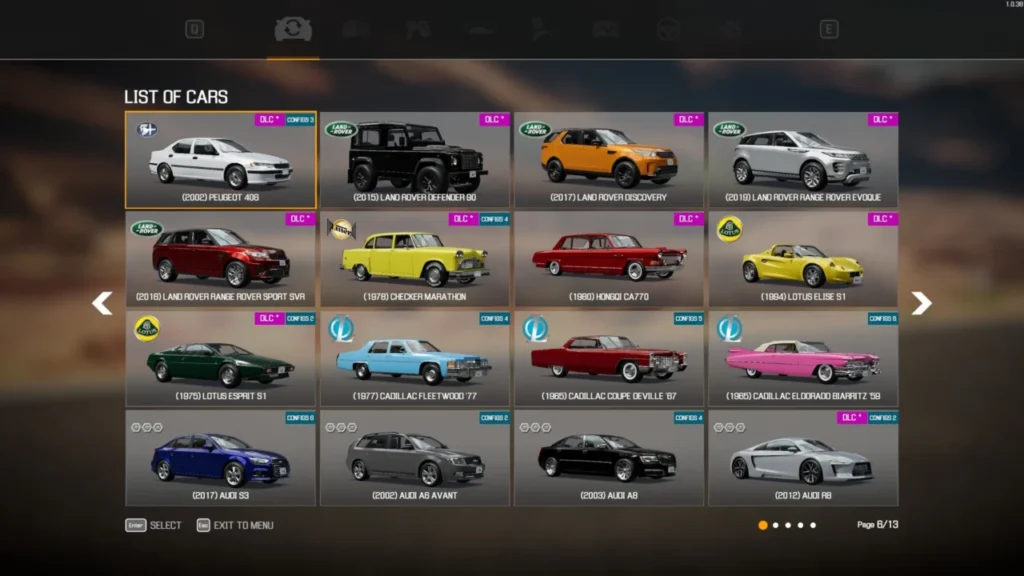The image size is (1024, 576).
Task: Pick the silver Audi R8
Action: tap(802, 457)
